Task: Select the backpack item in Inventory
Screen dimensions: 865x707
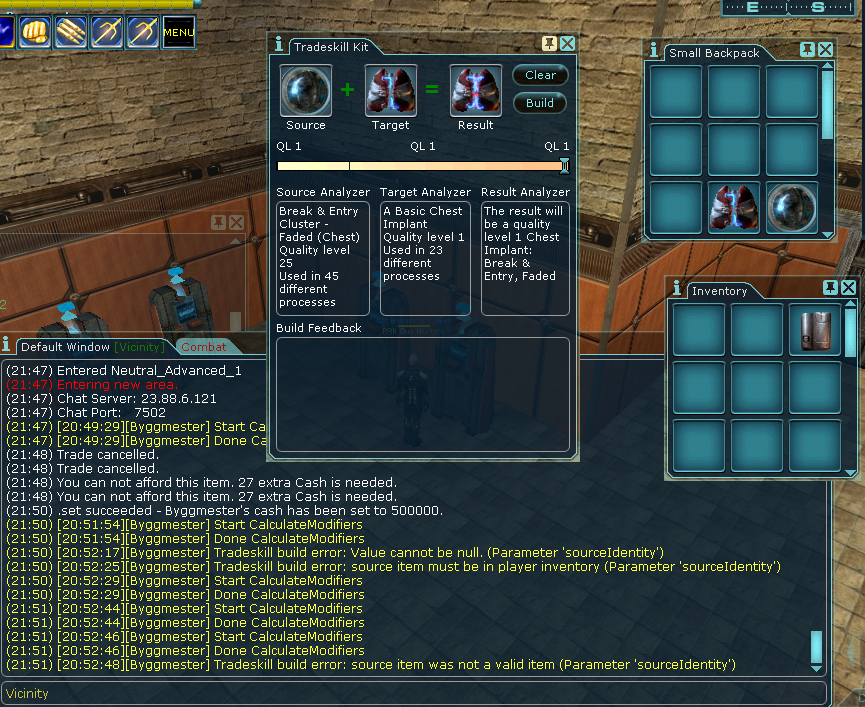Action: [x=815, y=331]
